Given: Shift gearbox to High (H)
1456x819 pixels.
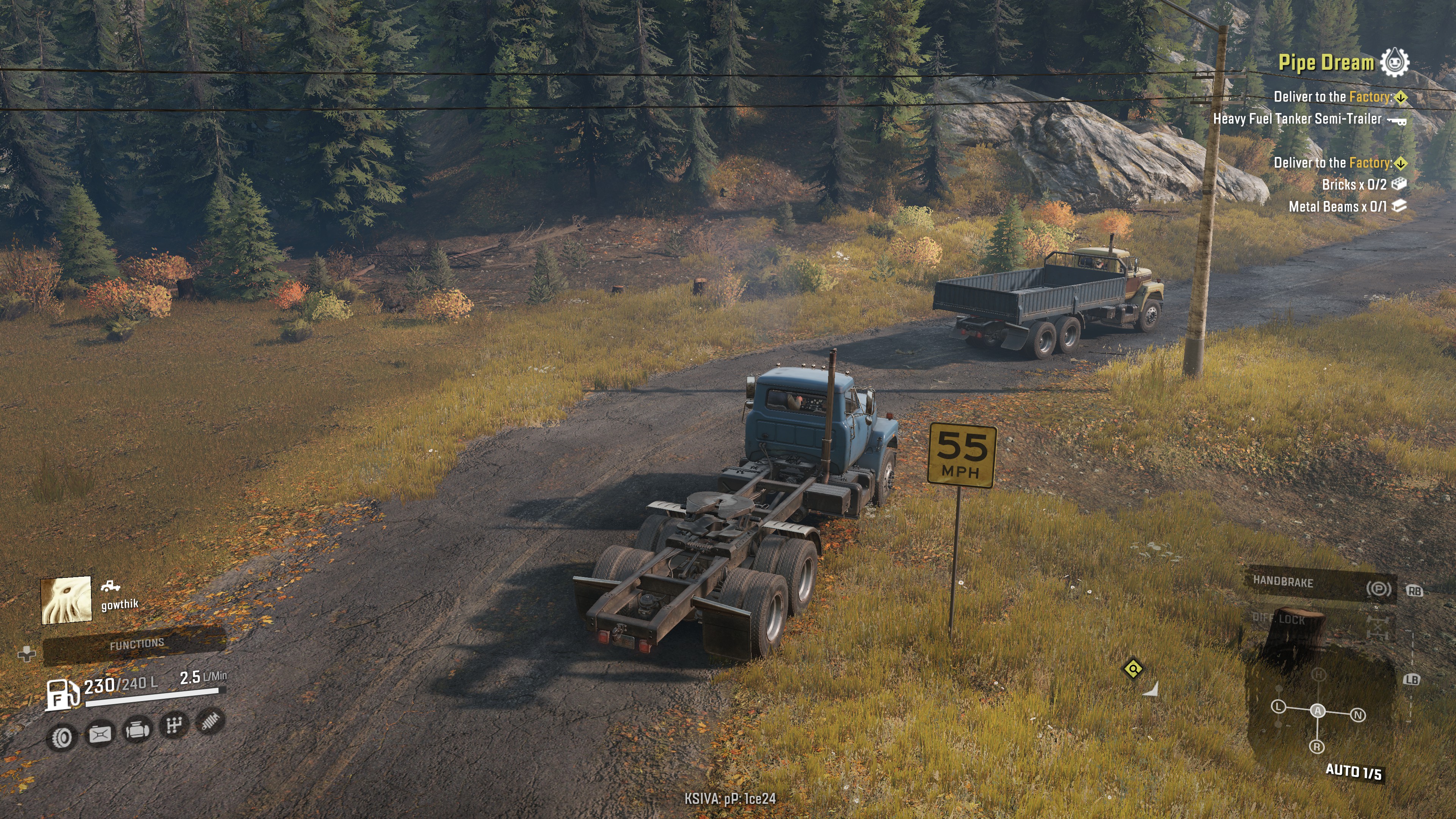Looking at the screenshot, I should [1319, 674].
